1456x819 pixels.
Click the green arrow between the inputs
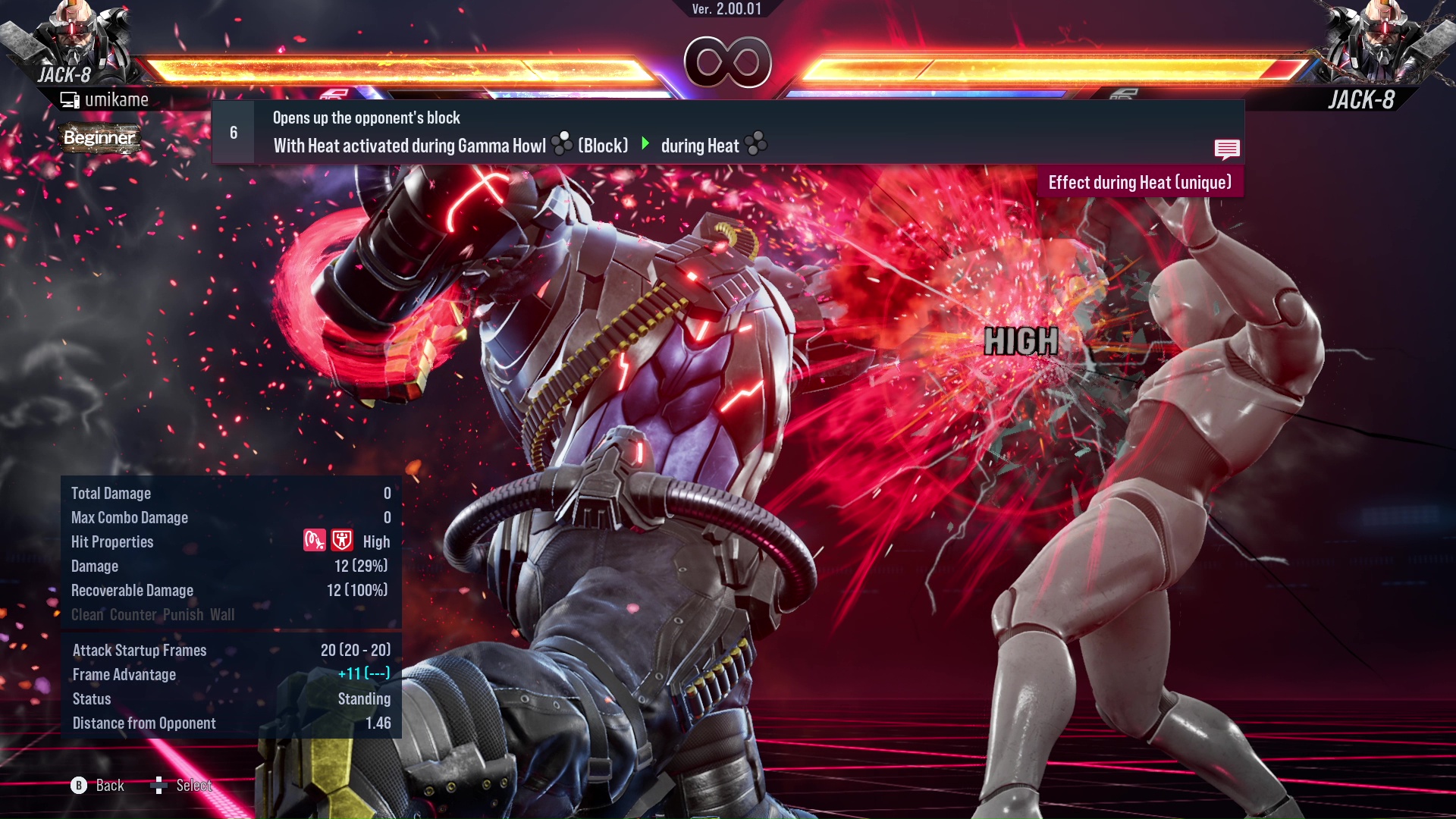pyautogui.click(x=646, y=145)
